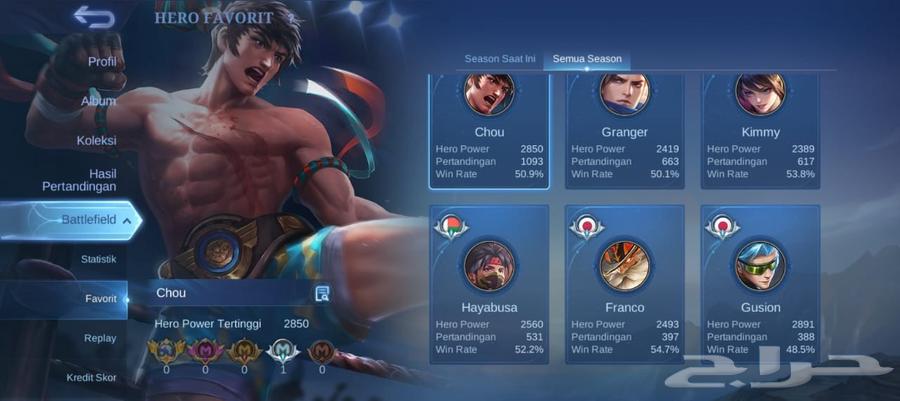Show the Koleksi page

point(96,141)
